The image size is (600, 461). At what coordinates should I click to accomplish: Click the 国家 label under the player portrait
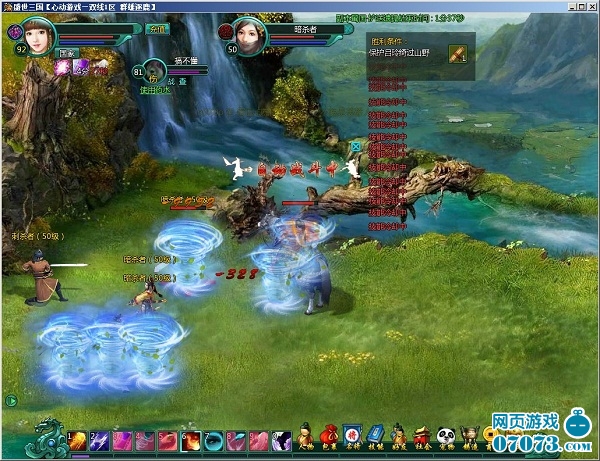[67, 48]
